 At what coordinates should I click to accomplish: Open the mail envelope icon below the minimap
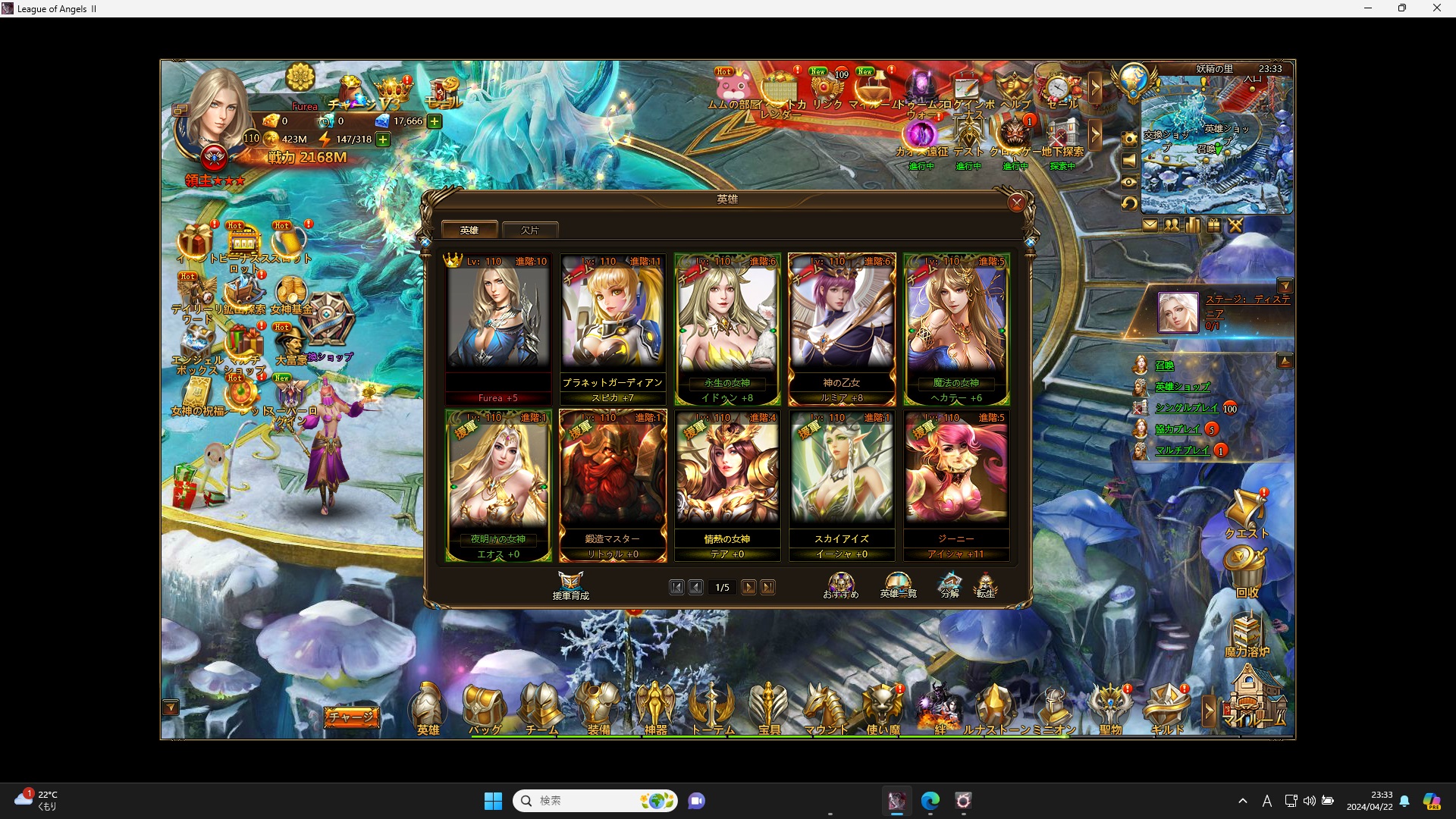[x=1151, y=225]
